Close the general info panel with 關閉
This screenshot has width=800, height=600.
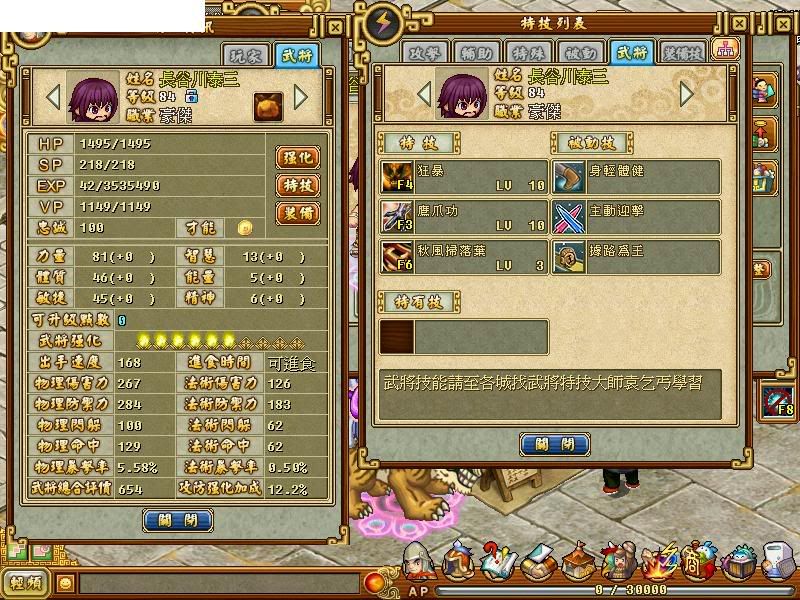[178, 520]
